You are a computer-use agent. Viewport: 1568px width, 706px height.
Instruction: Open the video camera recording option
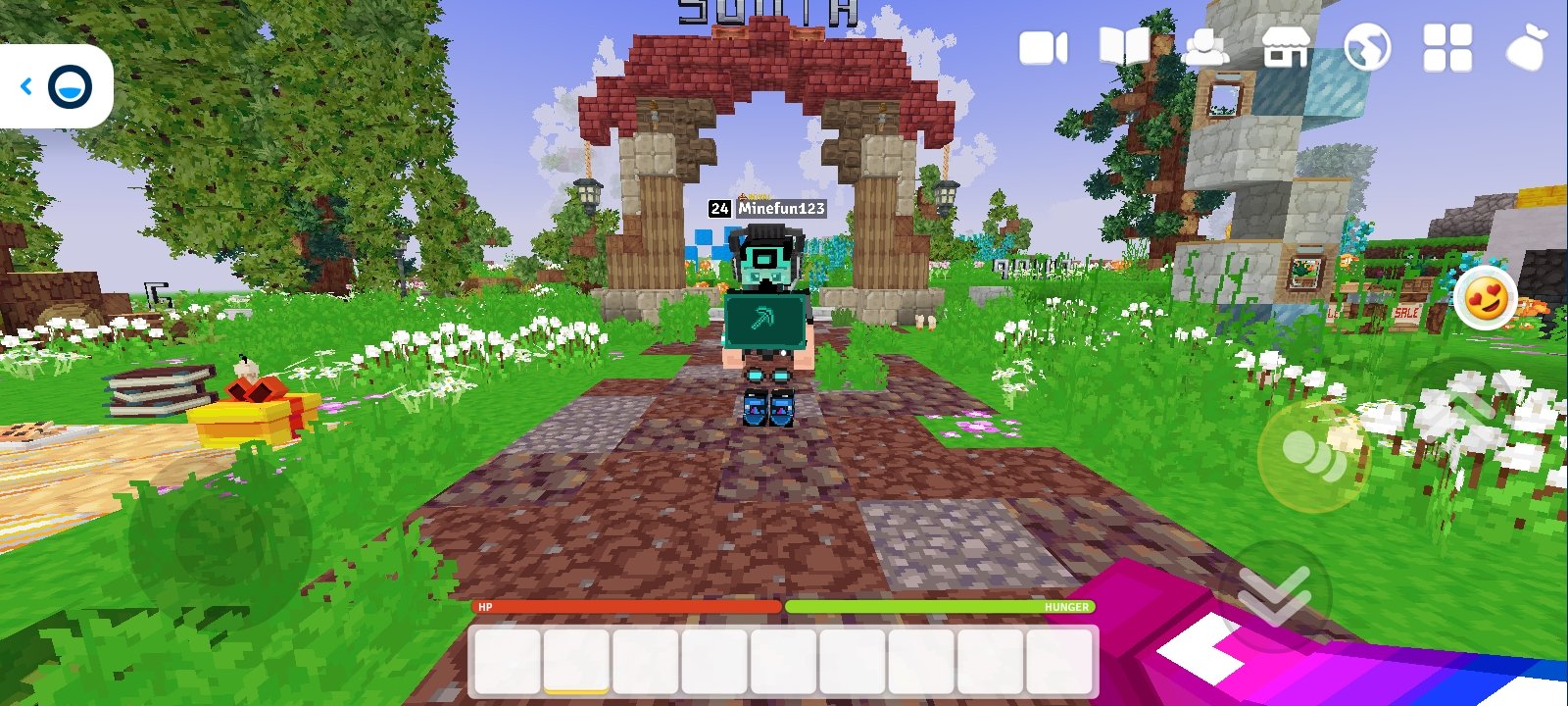tap(1043, 48)
